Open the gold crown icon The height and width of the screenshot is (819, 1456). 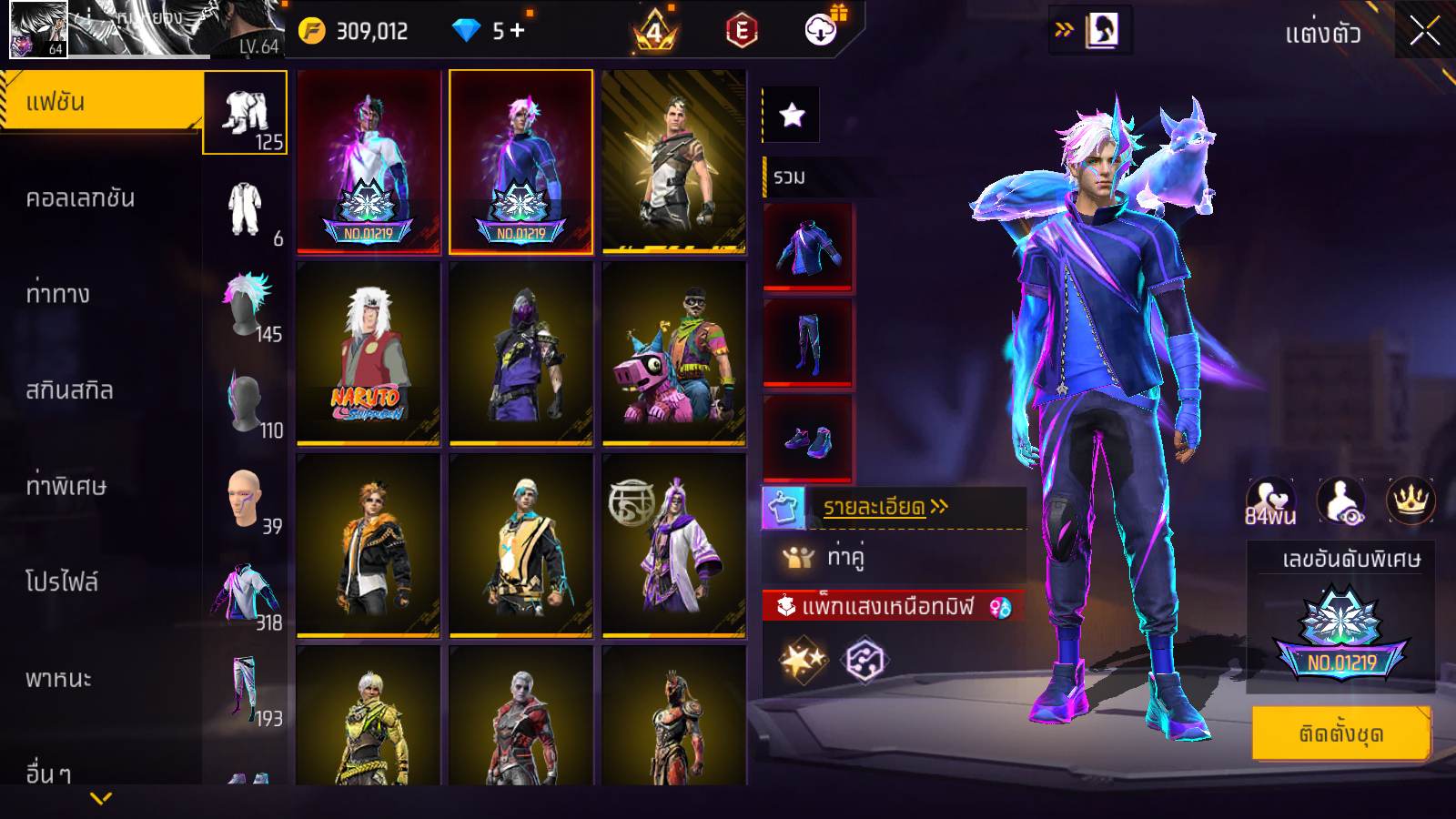[x=1410, y=501]
